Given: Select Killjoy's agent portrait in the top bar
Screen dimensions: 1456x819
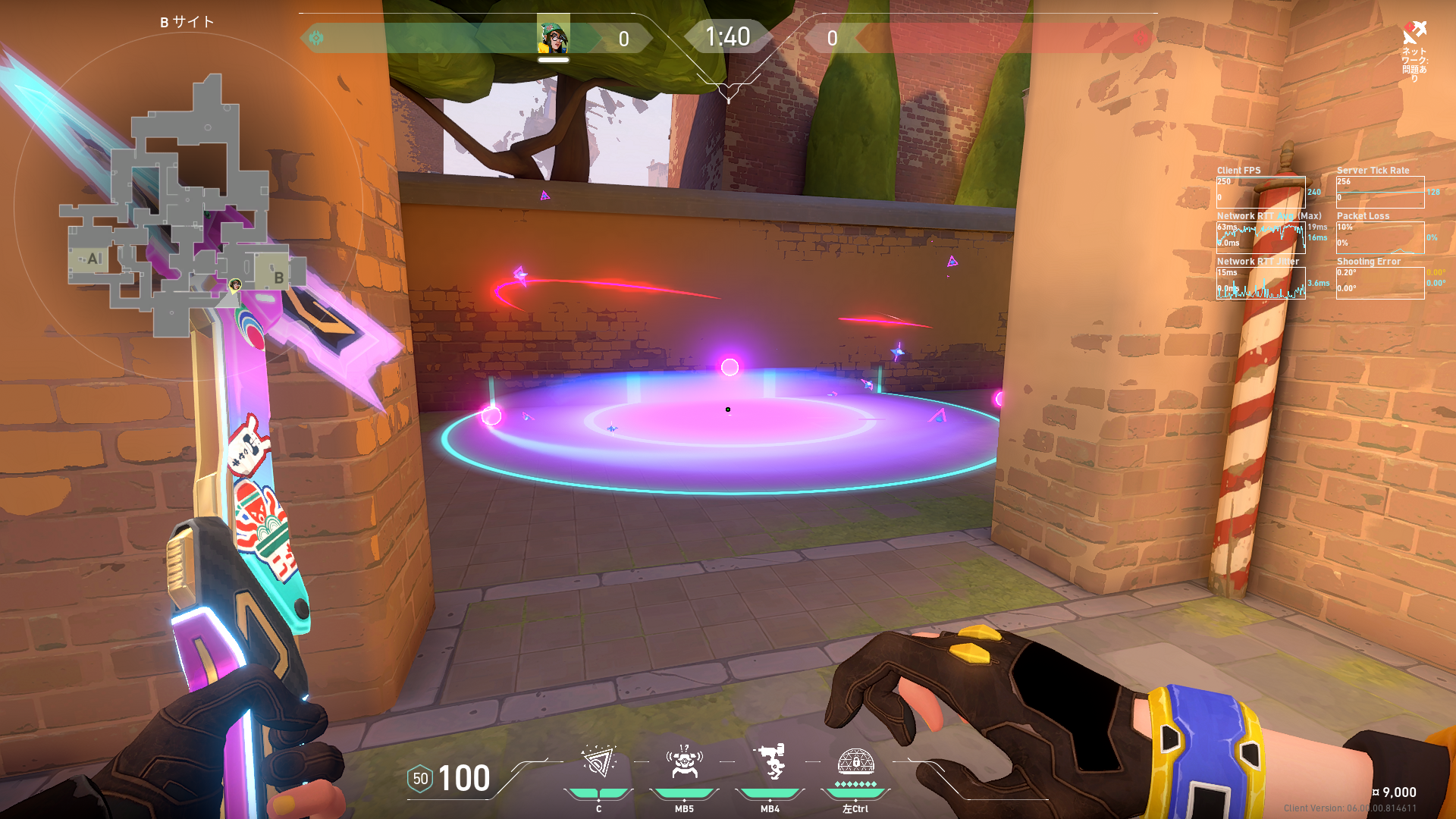Looking at the screenshot, I should coord(554,36).
